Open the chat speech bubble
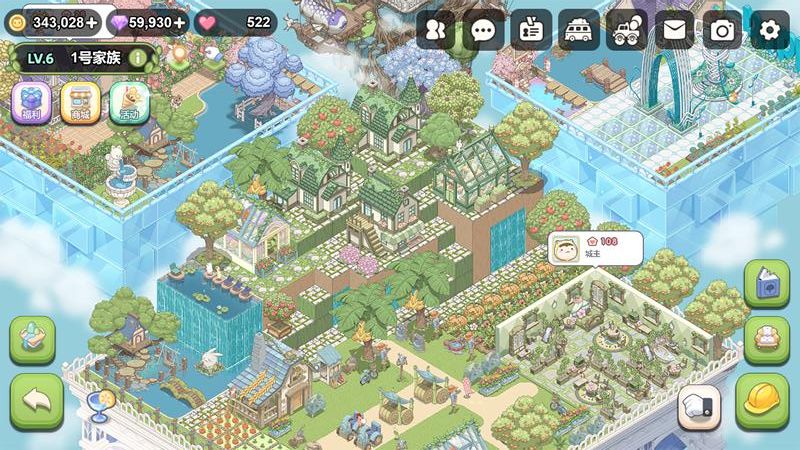 (484, 30)
